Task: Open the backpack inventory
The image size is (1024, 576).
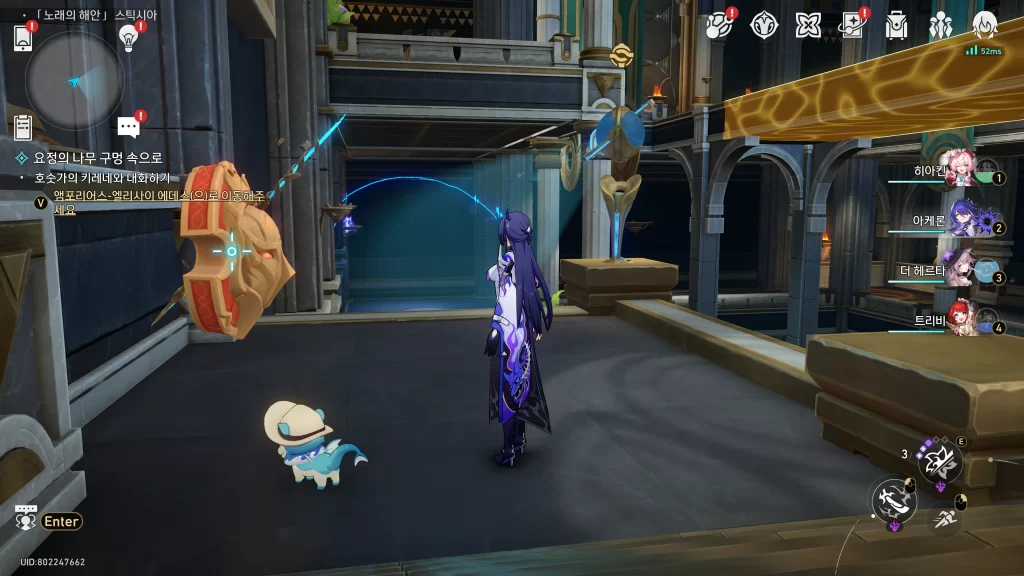Action: pos(896,25)
